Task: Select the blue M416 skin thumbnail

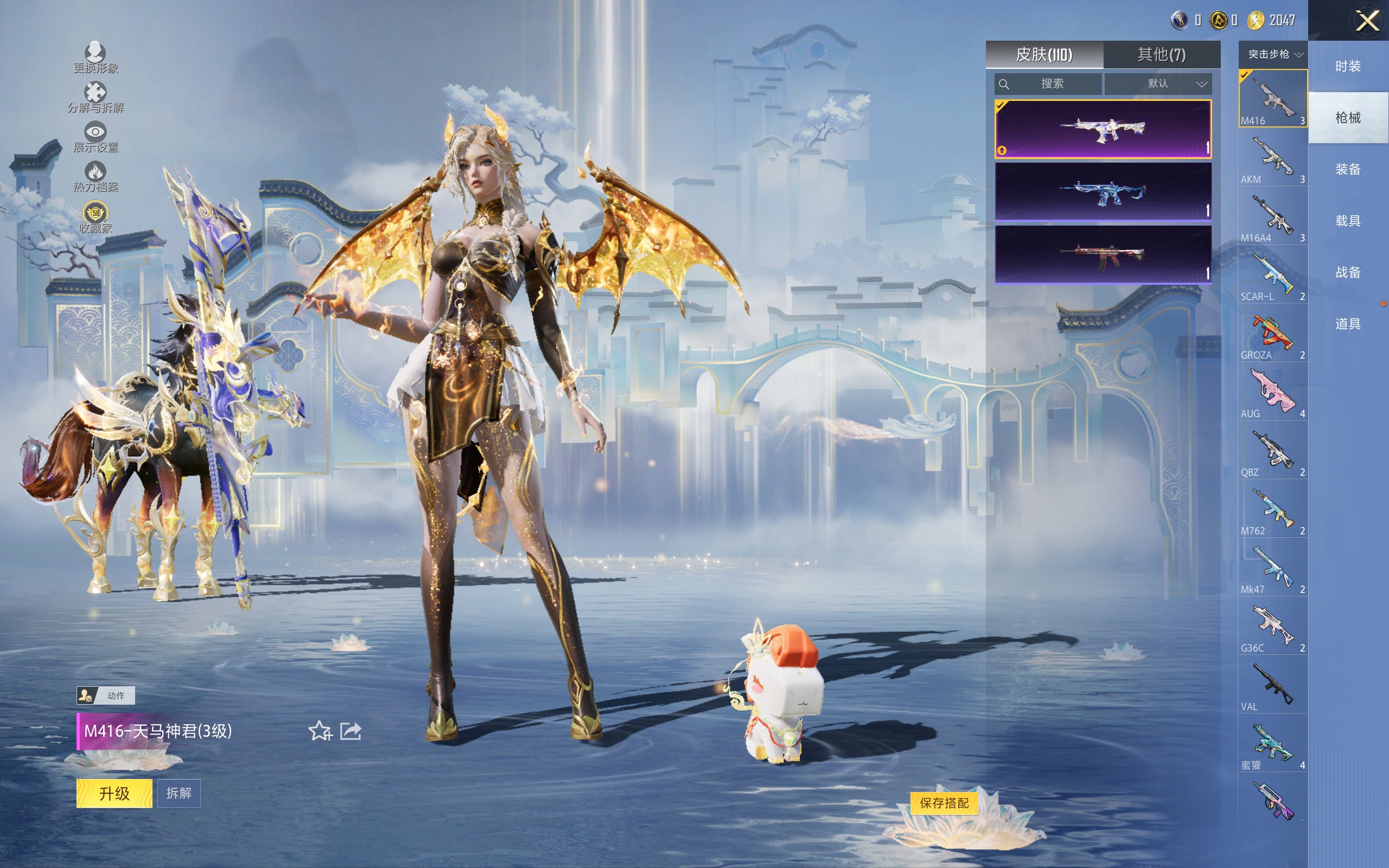Action: coord(1103,192)
